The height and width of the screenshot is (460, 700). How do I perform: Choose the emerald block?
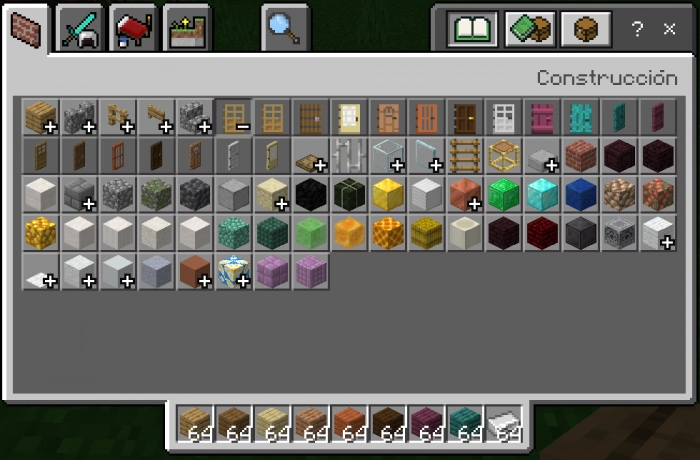click(x=503, y=194)
